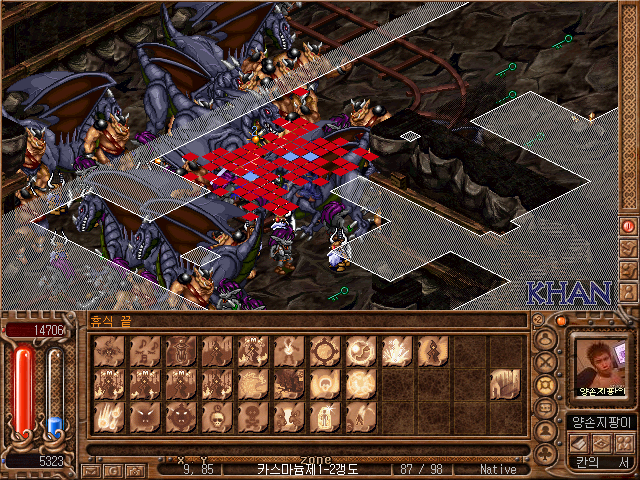Screen dimensions: 640x480
Task: Select the character portrait thumbnail
Action: [601, 366]
